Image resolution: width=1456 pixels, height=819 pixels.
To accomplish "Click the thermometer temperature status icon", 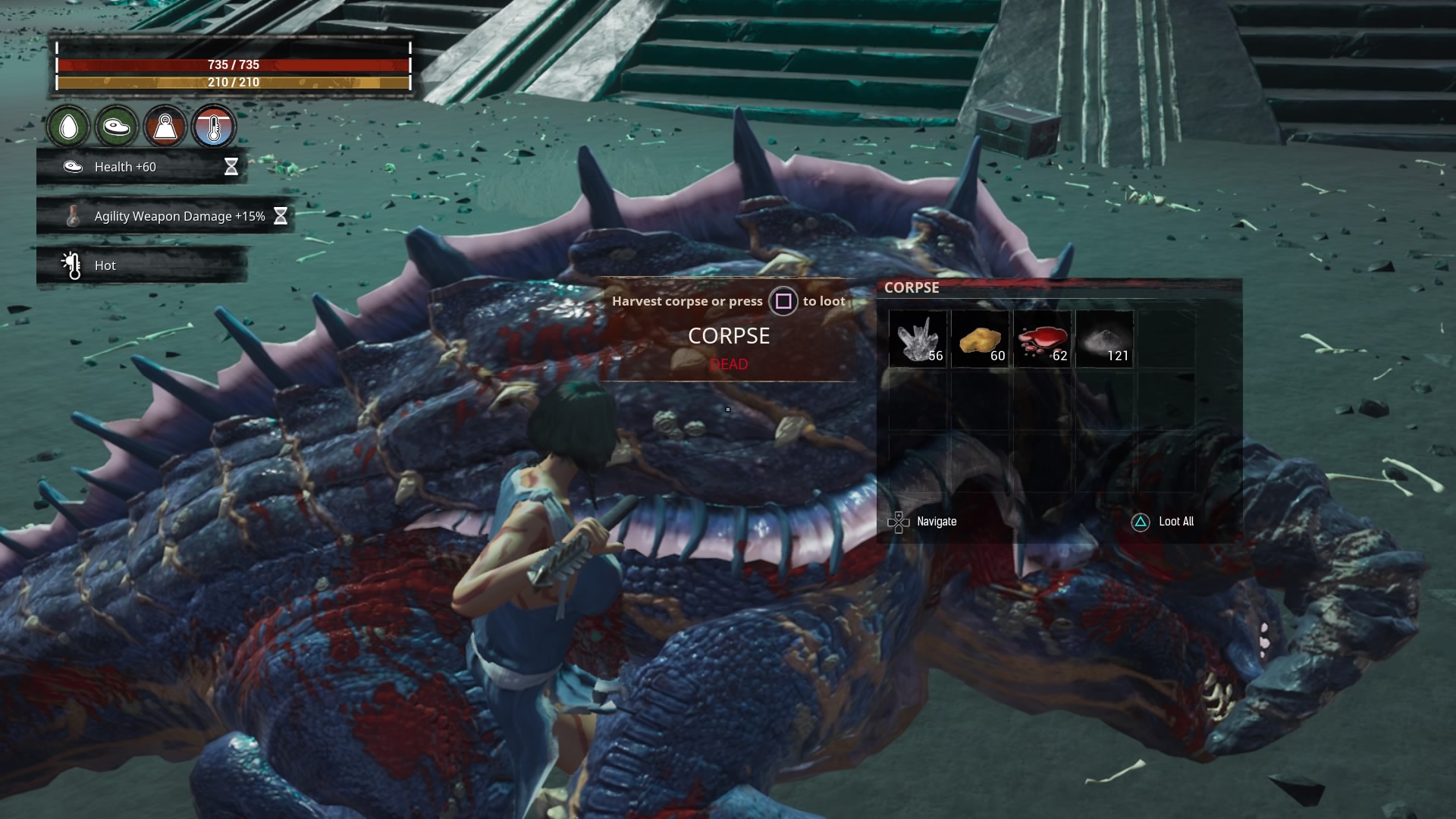I will point(214,127).
